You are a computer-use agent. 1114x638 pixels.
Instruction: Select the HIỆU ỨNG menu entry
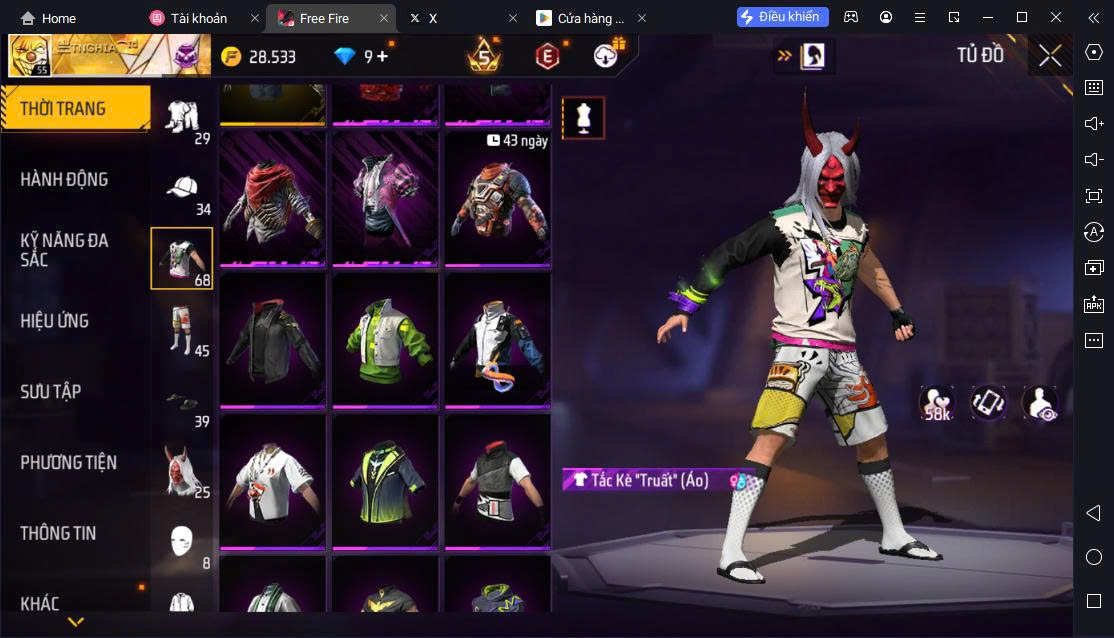pos(55,321)
